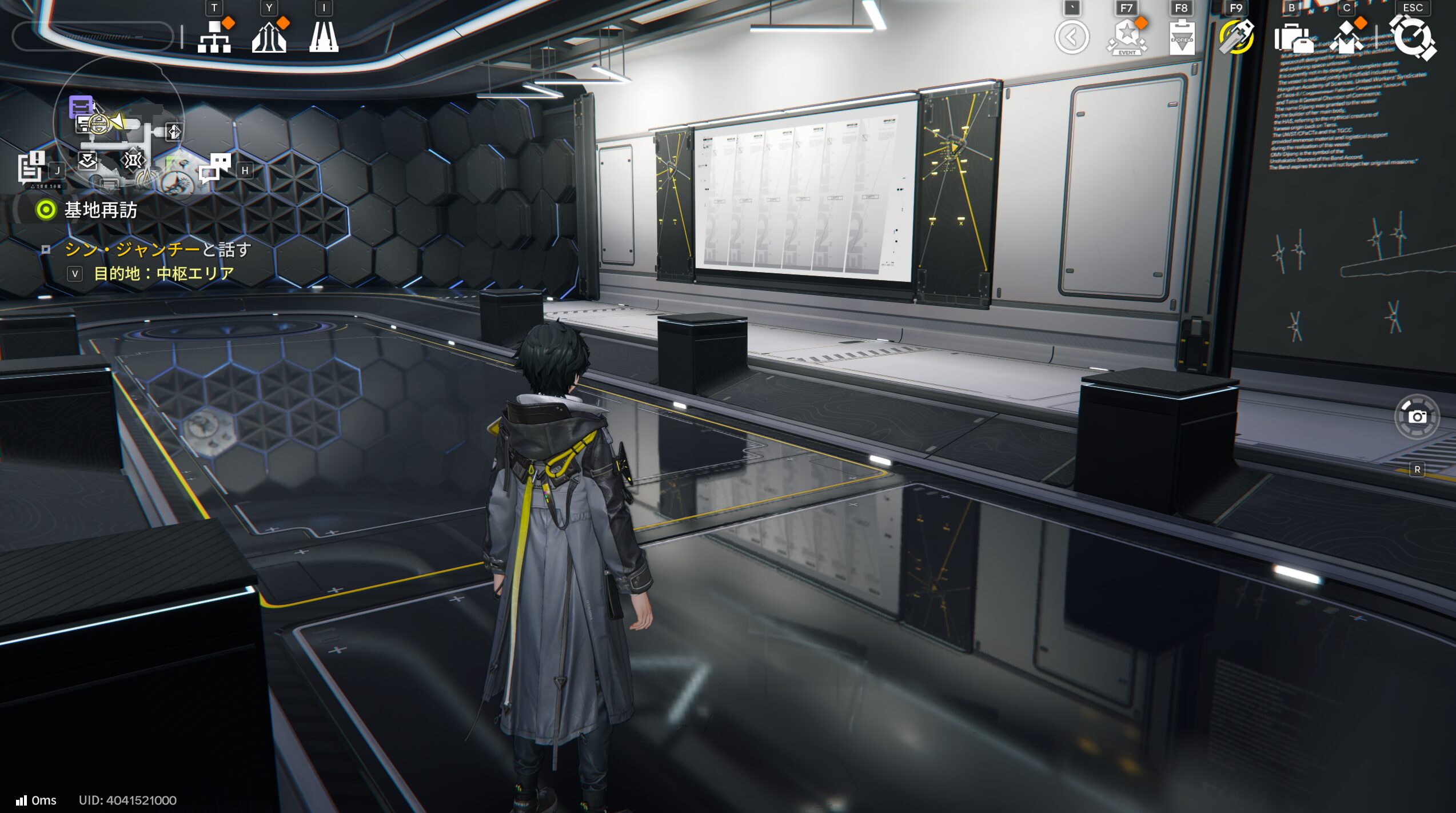The image size is (1456, 813).
Task: Open the backpack suitcase inventory
Action: click(x=1292, y=38)
